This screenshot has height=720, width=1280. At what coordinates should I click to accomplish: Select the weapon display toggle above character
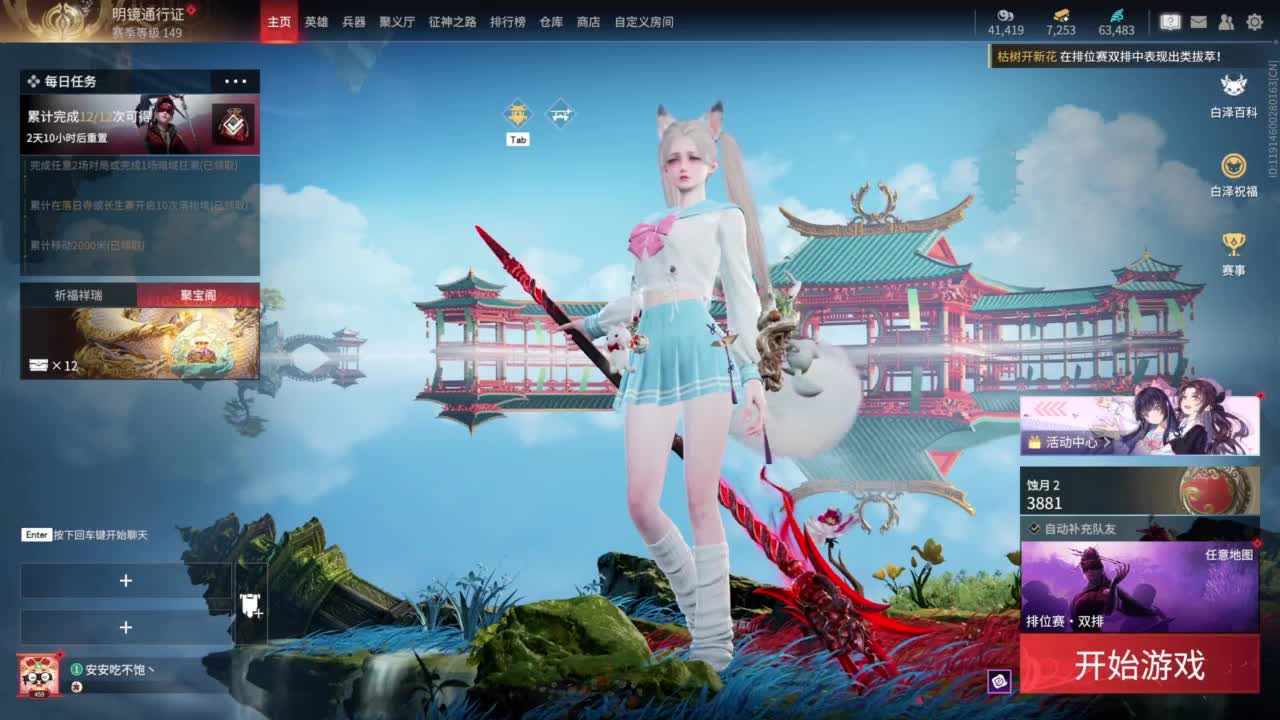[560, 113]
